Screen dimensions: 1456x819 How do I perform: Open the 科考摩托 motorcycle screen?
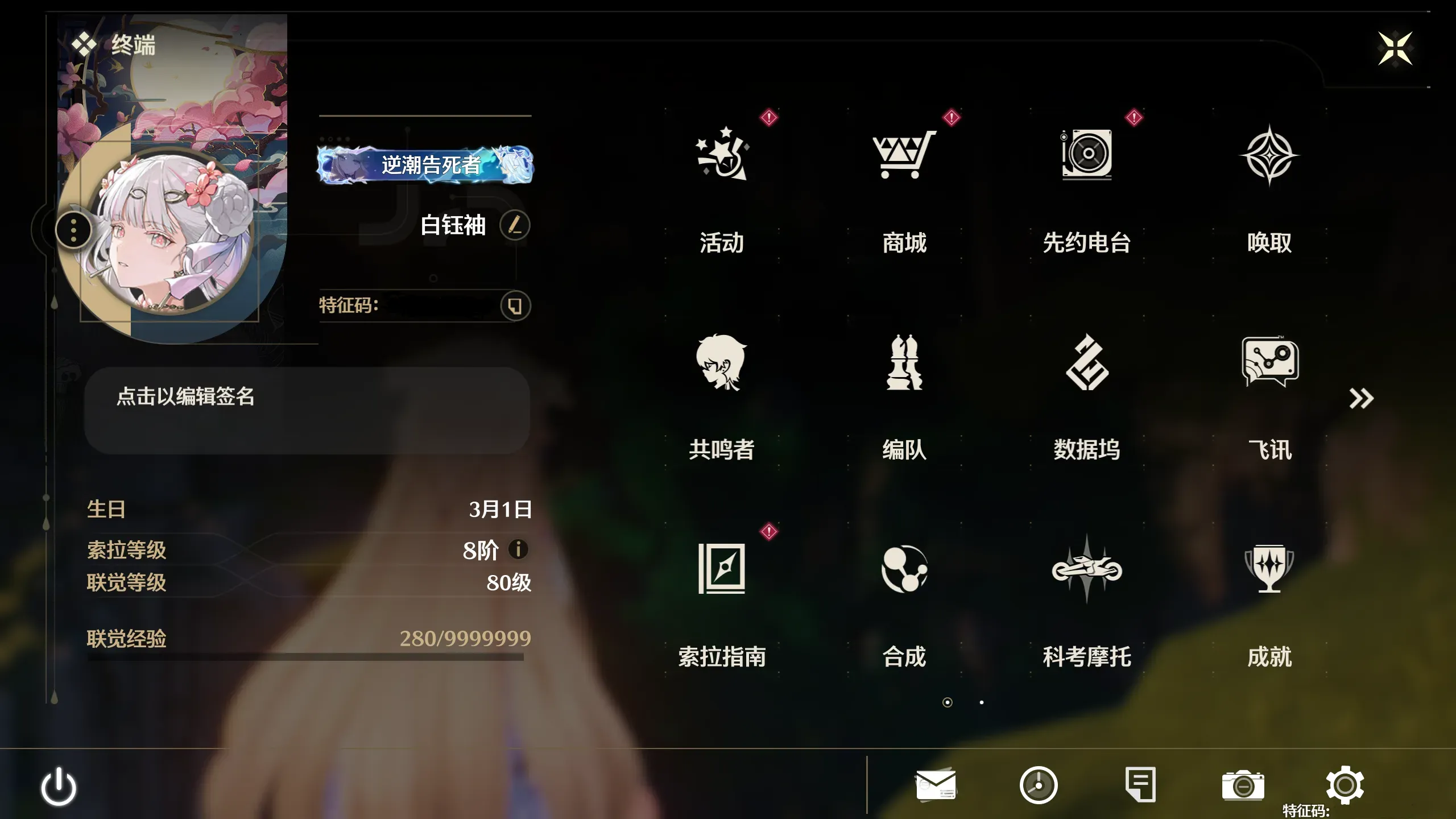click(x=1086, y=591)
